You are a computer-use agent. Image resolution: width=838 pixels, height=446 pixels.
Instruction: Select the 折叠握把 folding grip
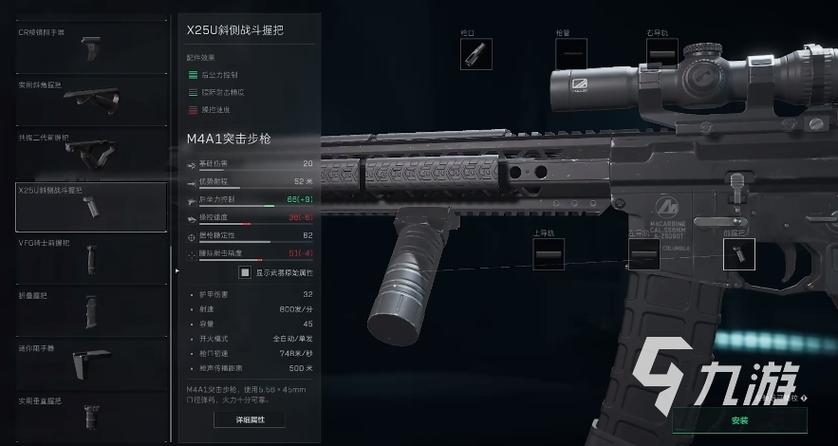[90, 311]
